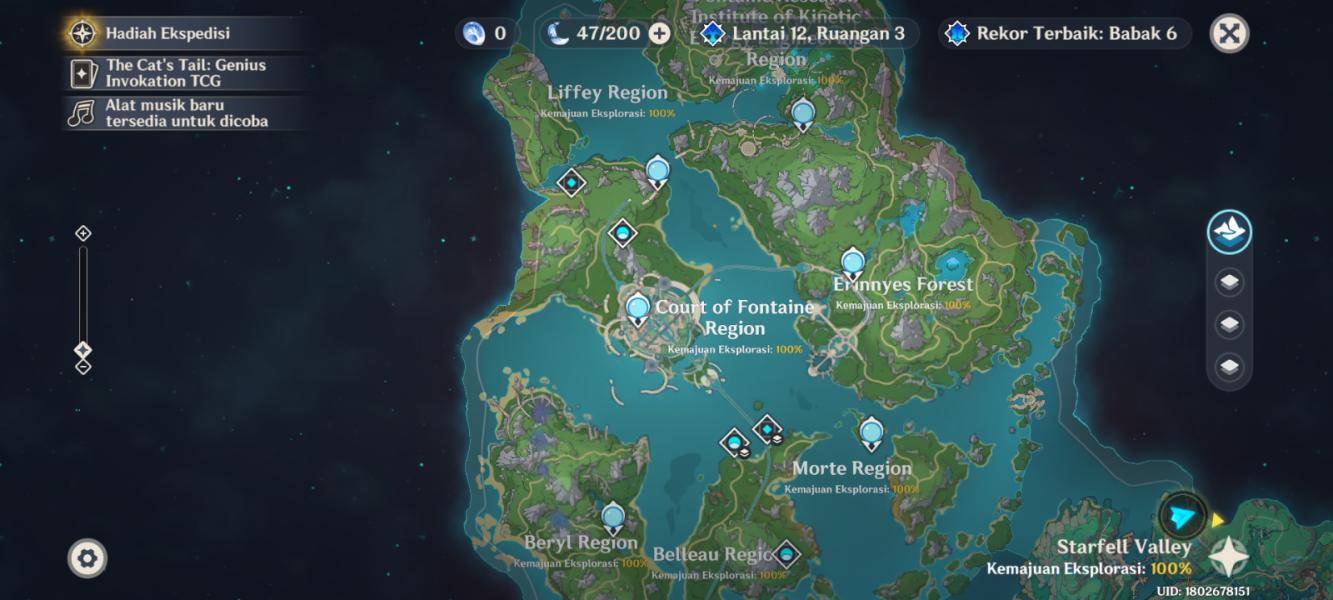Select the Belleau Region domain marker

[786, 553]
